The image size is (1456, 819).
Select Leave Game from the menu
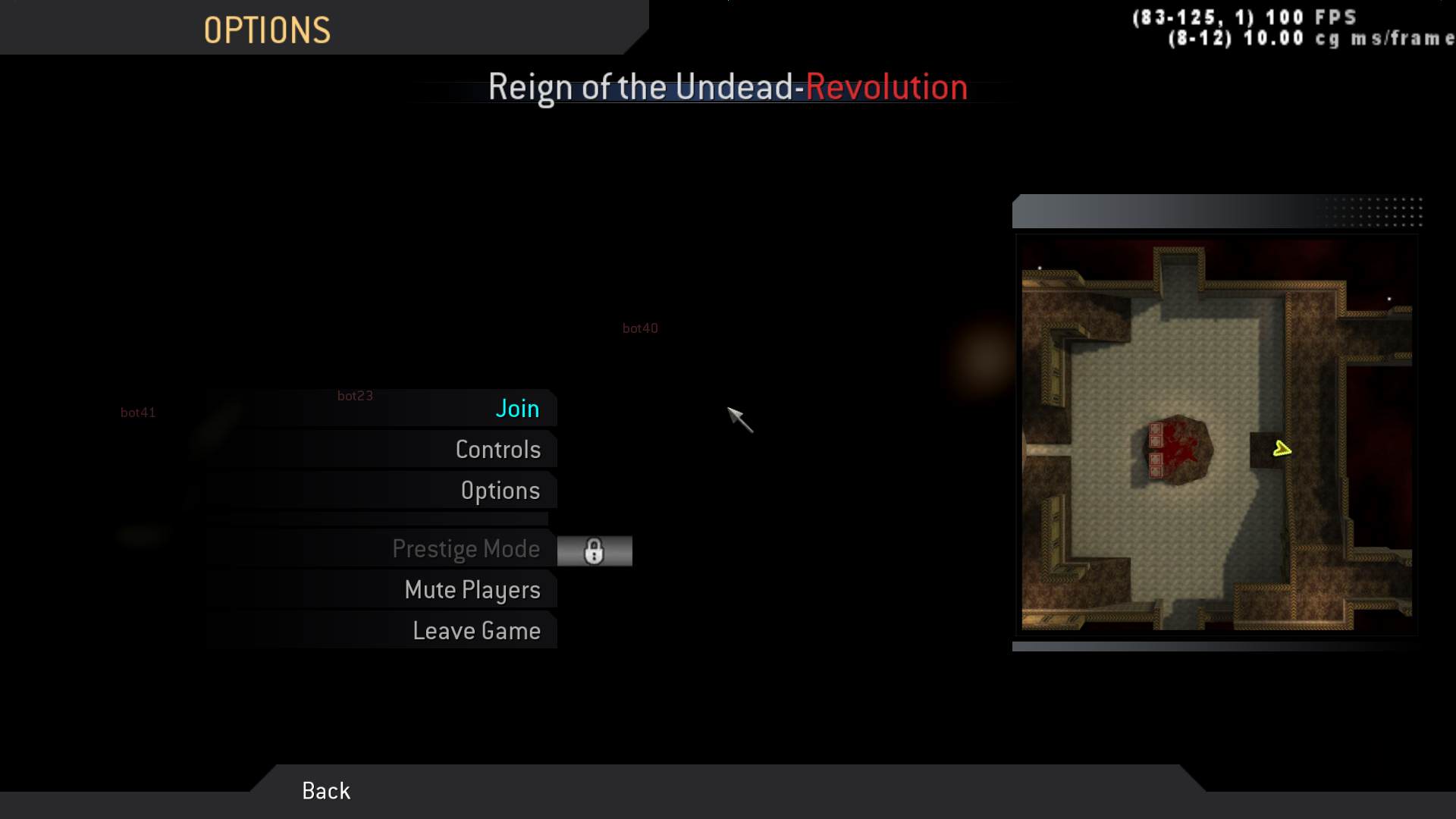coord(476,630)
